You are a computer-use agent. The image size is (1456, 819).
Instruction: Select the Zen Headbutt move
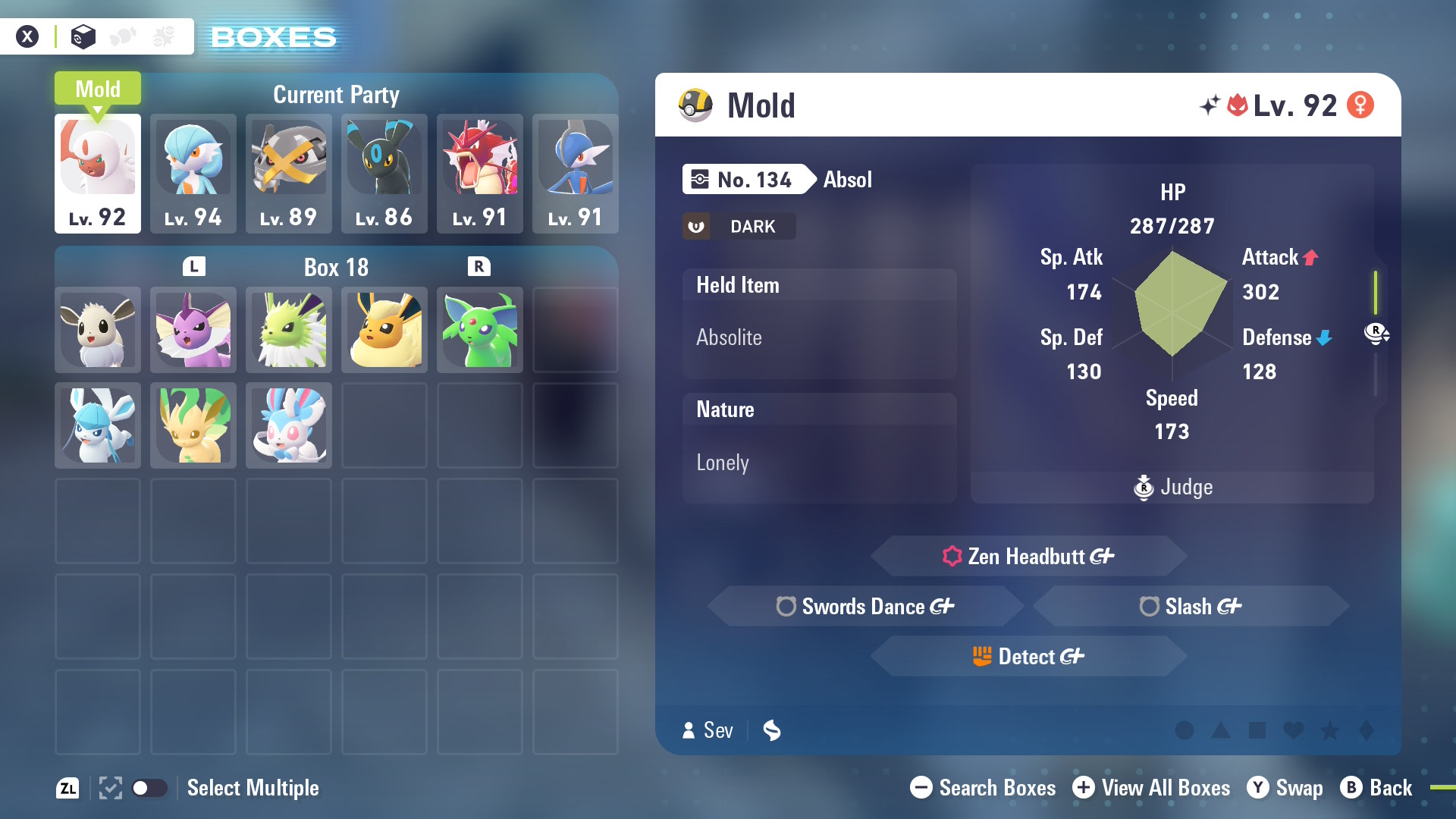tap(1028, 557)
